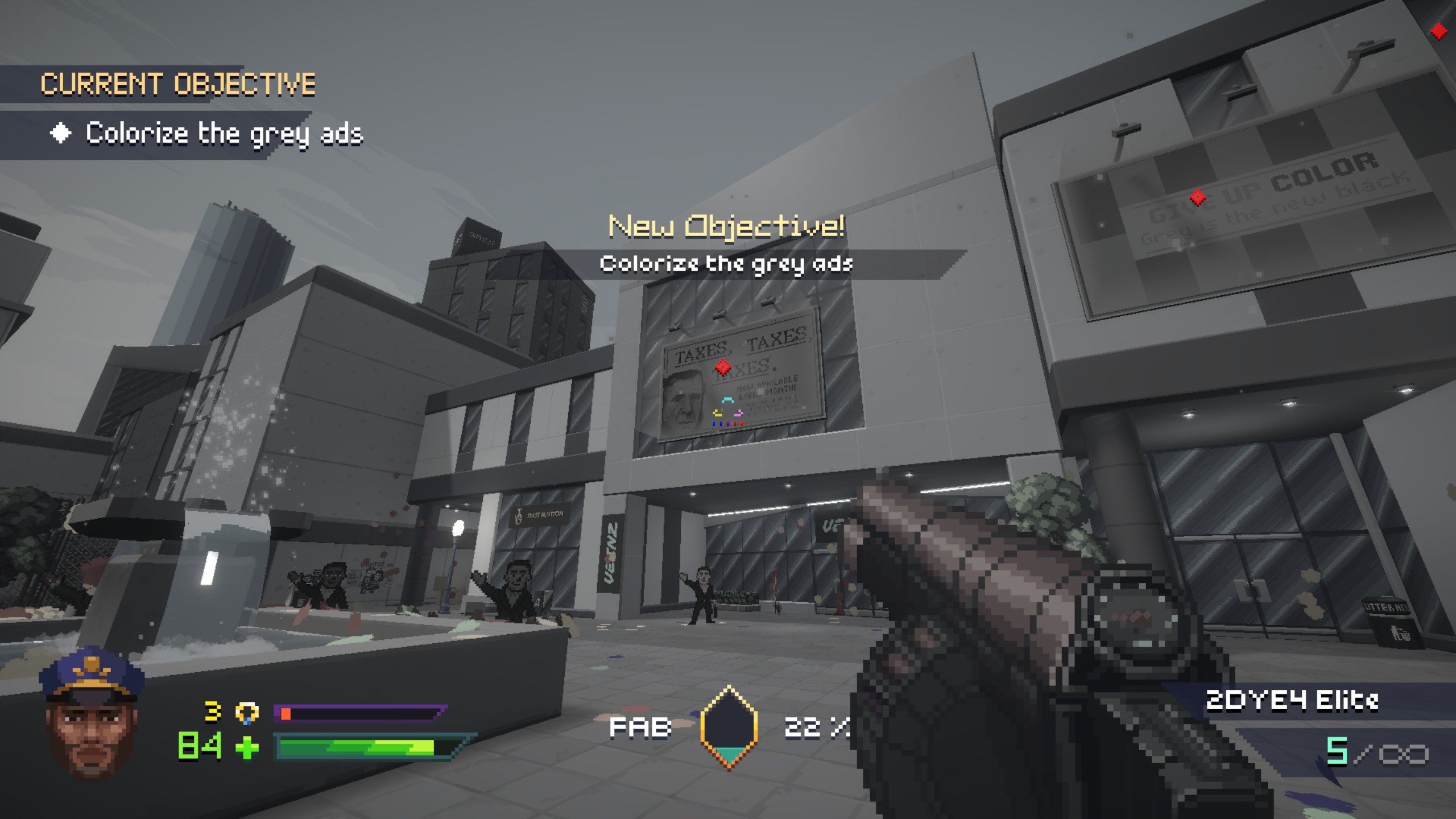
Task: Select the red objective marker on the TAXES ad
Action: pos(723,367)
